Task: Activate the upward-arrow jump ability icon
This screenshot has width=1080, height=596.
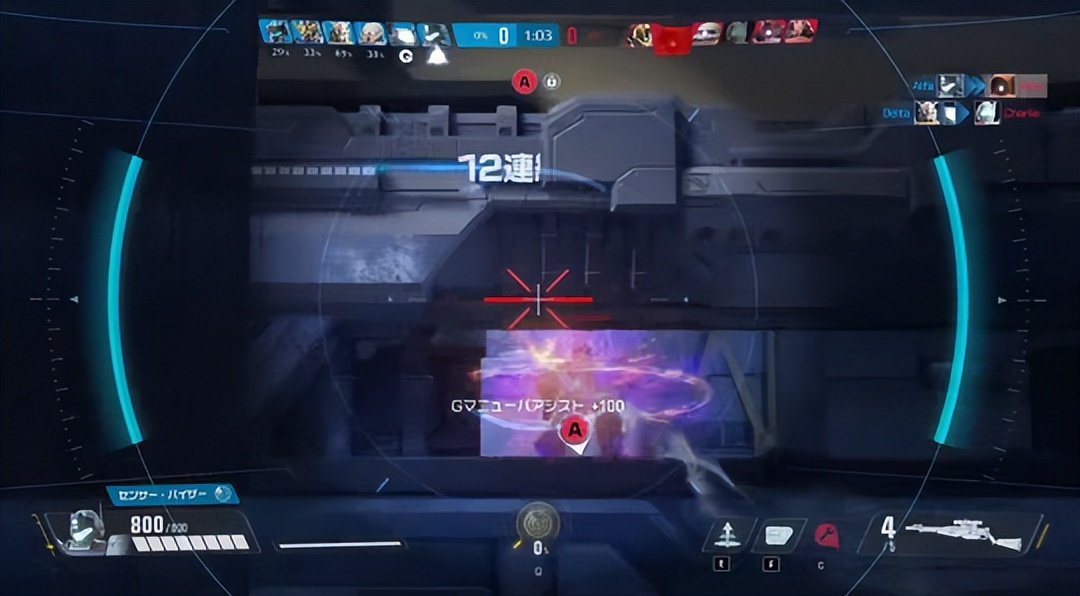Action: point(728,535)
